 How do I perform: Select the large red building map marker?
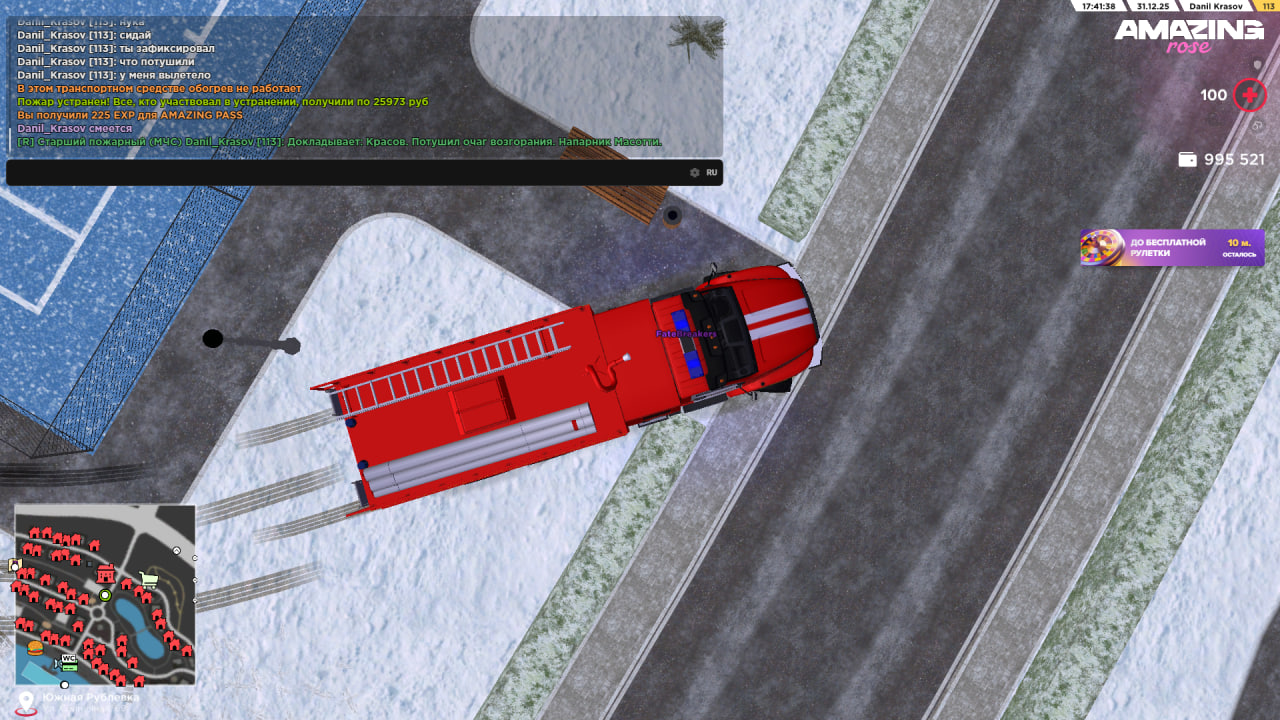(x=106, y=573)
